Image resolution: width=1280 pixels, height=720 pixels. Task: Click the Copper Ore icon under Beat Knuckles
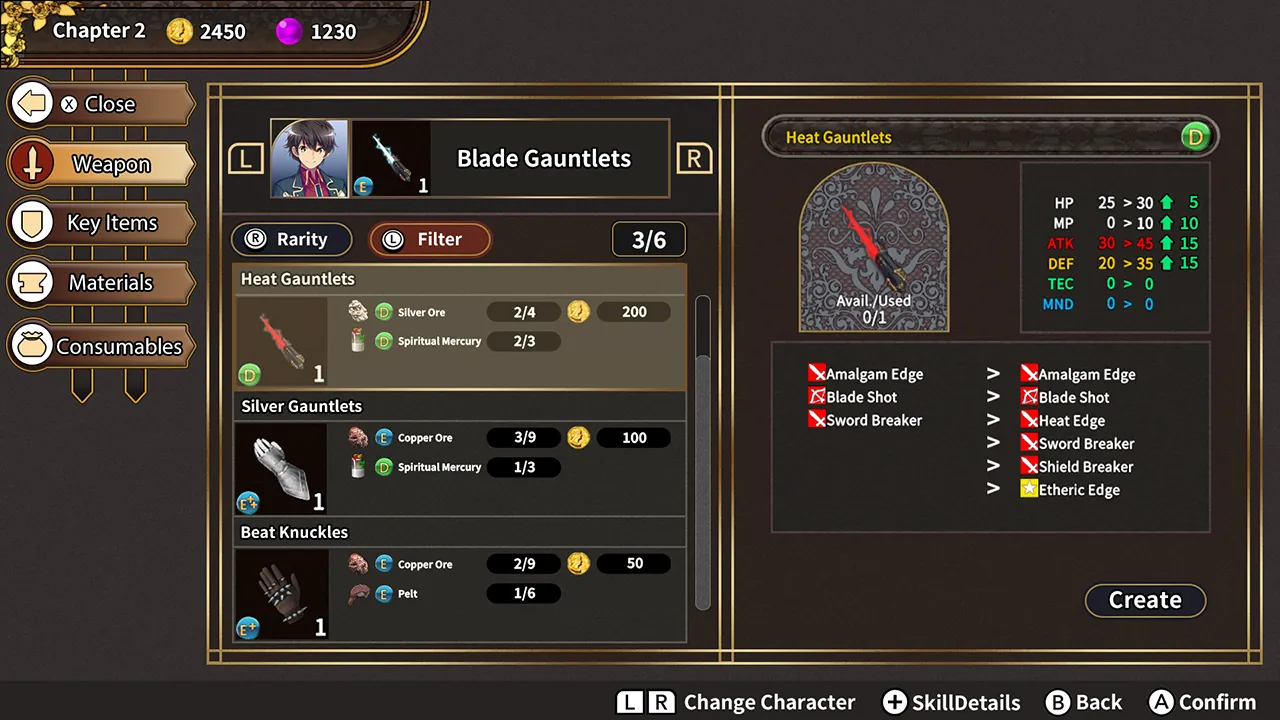click(358, 563)
